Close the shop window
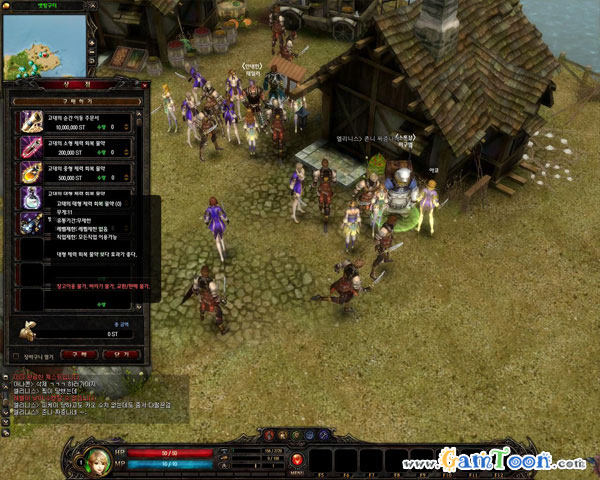The width and height of the screenshot is (600, 480). (144, 85)
